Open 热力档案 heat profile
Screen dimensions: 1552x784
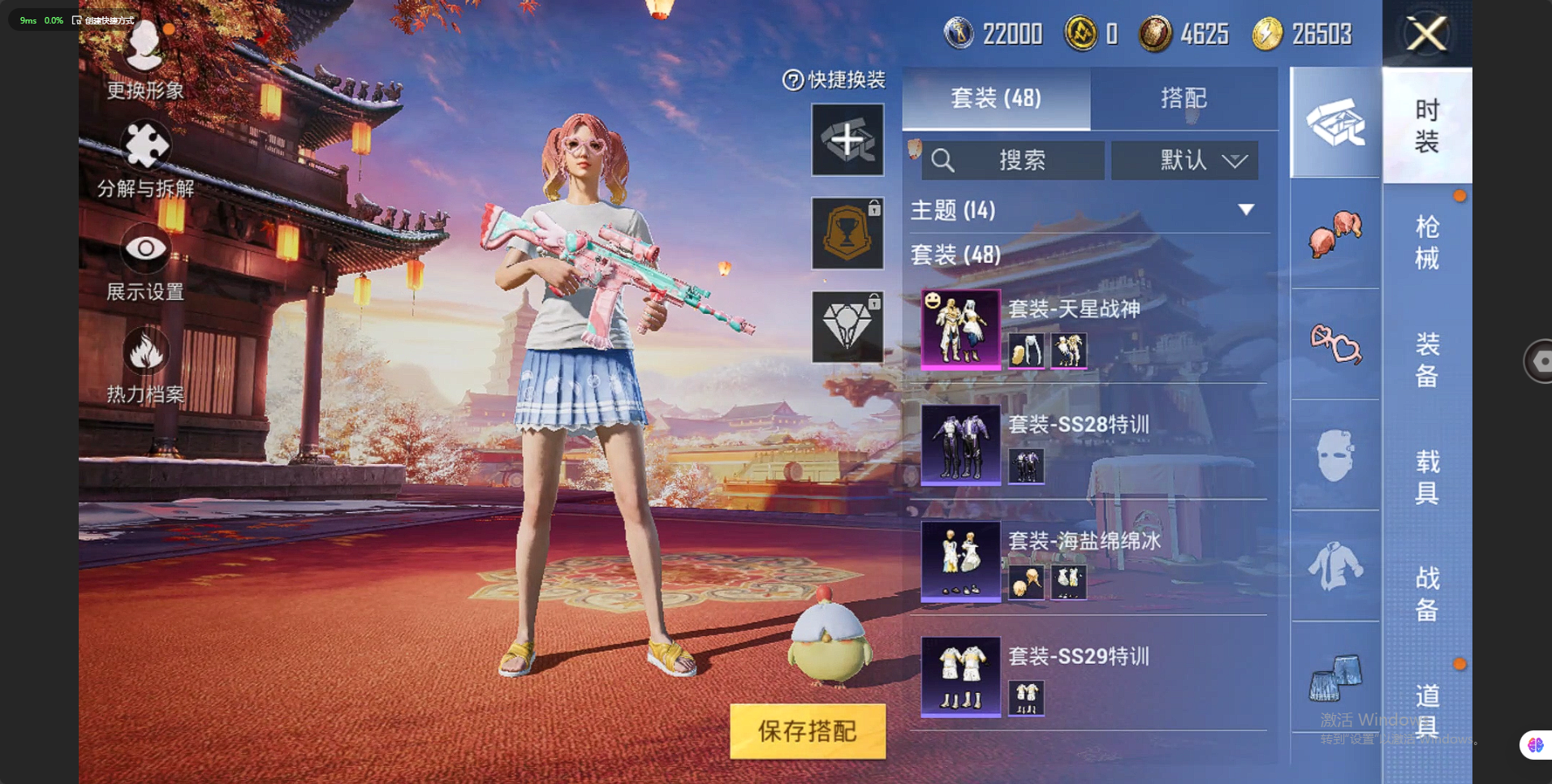click(145, 366)
